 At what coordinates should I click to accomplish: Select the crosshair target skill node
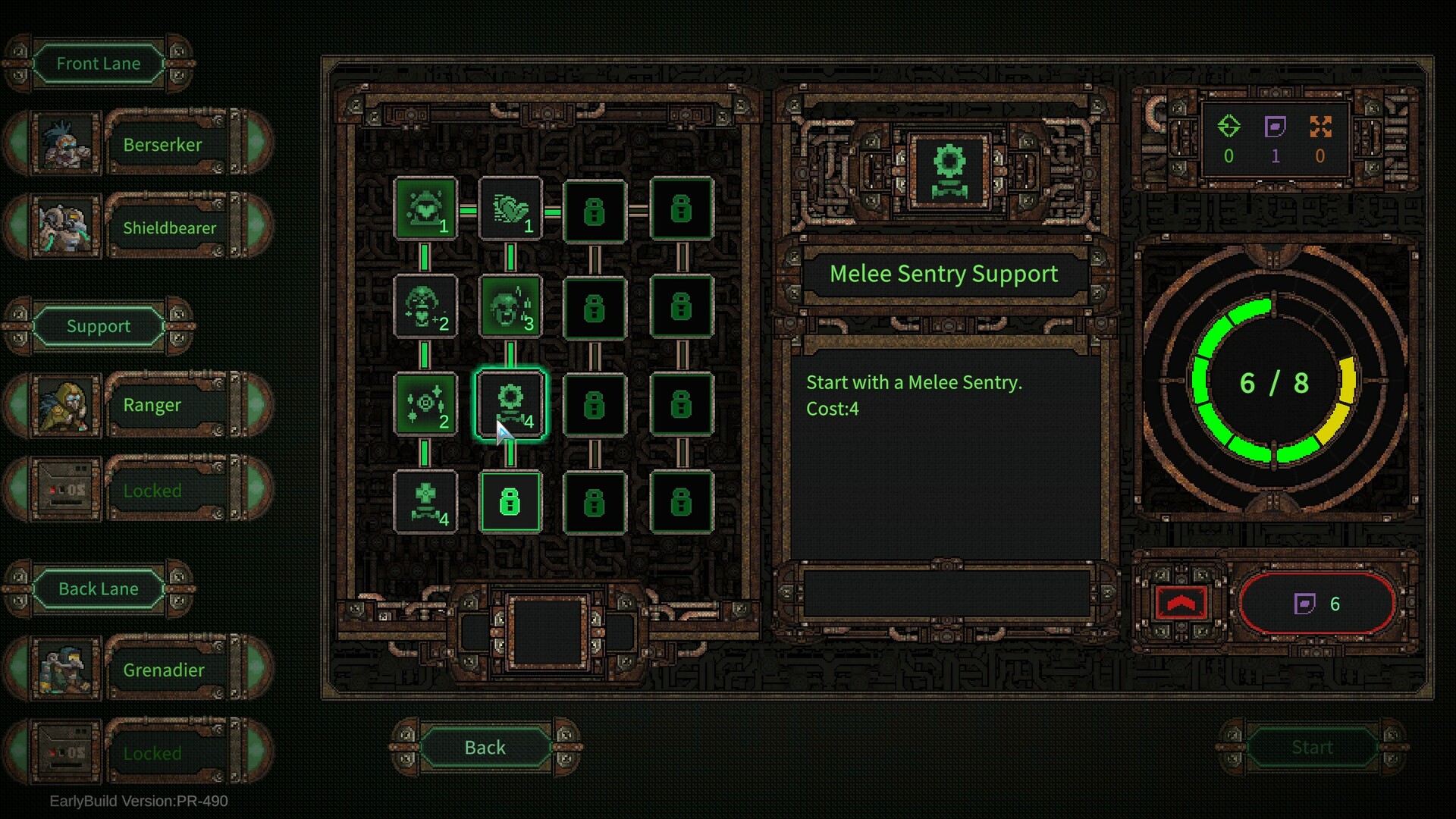(425, 405)
